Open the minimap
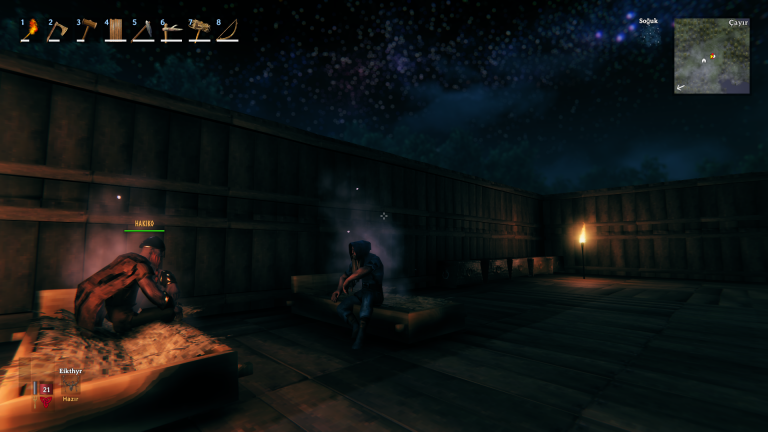 711,56
